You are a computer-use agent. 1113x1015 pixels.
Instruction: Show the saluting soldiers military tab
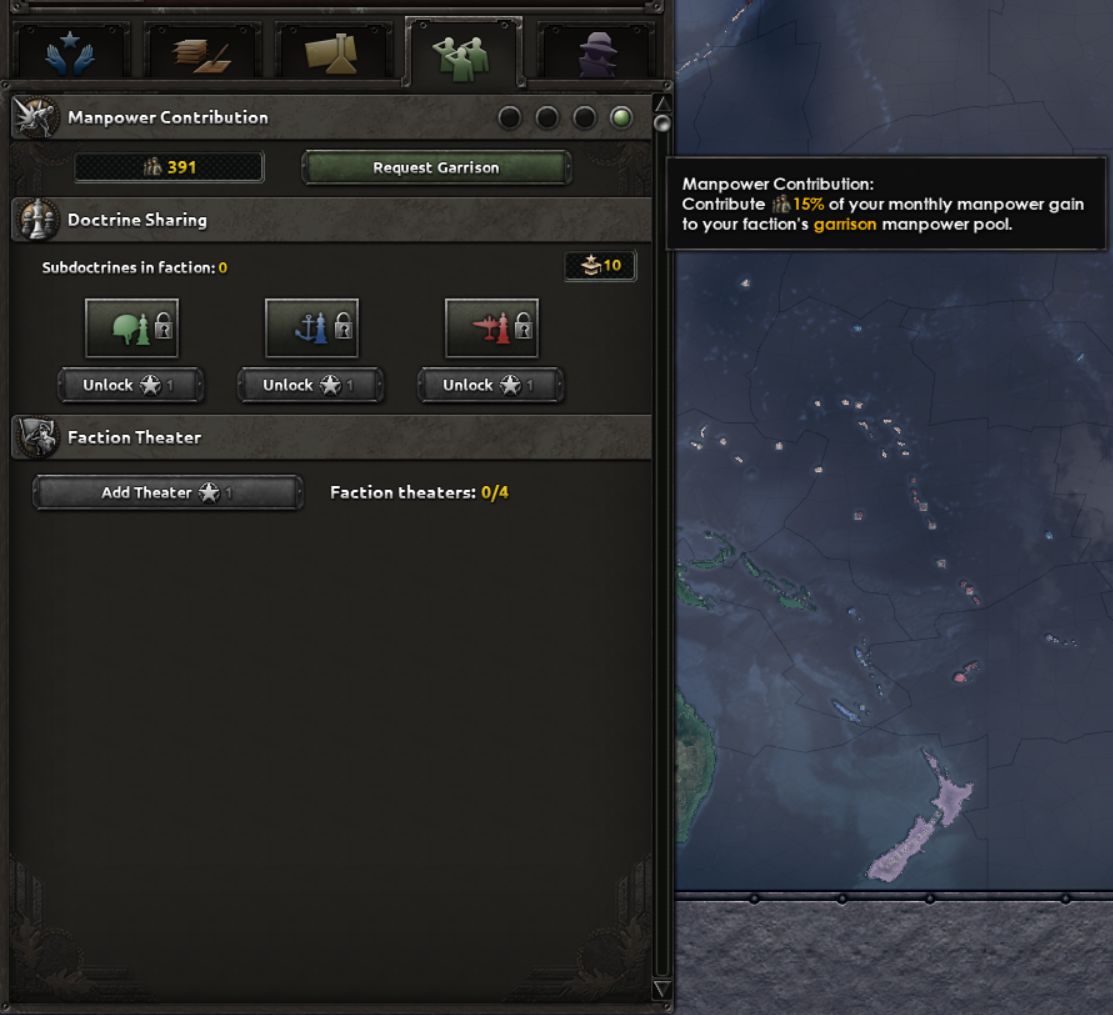463,52
